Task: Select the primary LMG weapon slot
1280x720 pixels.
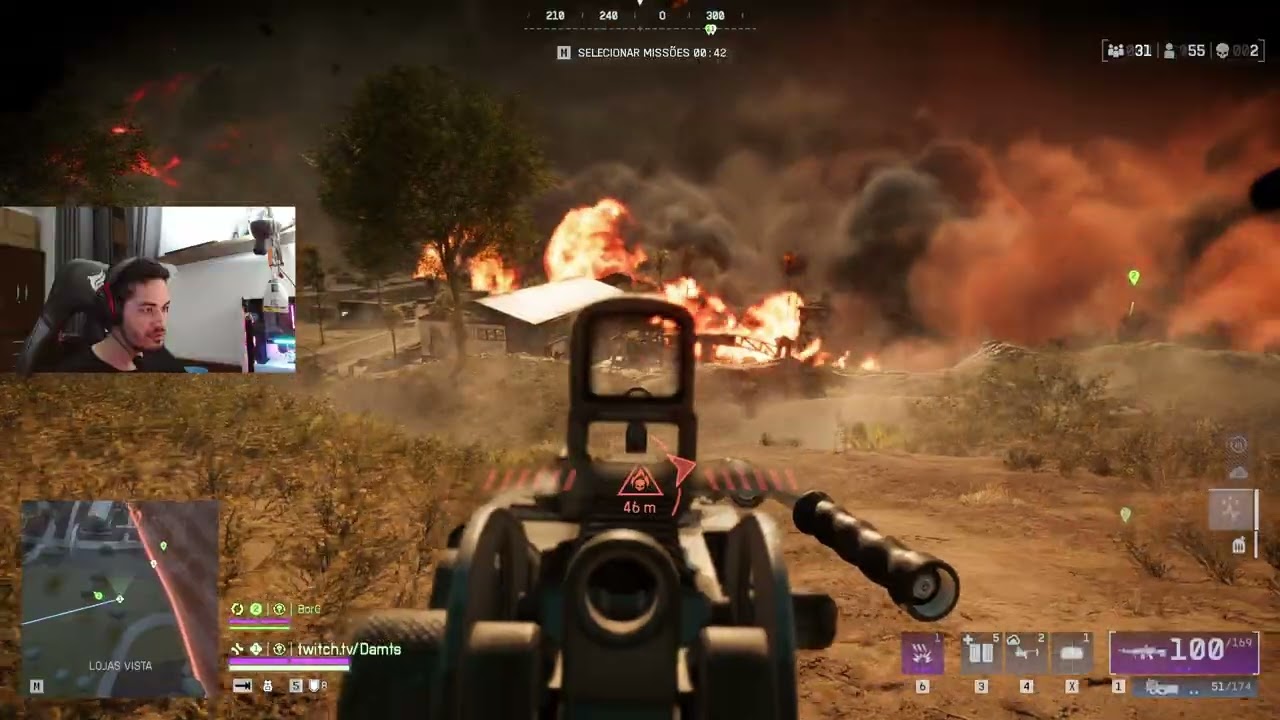Action: 1184,653
